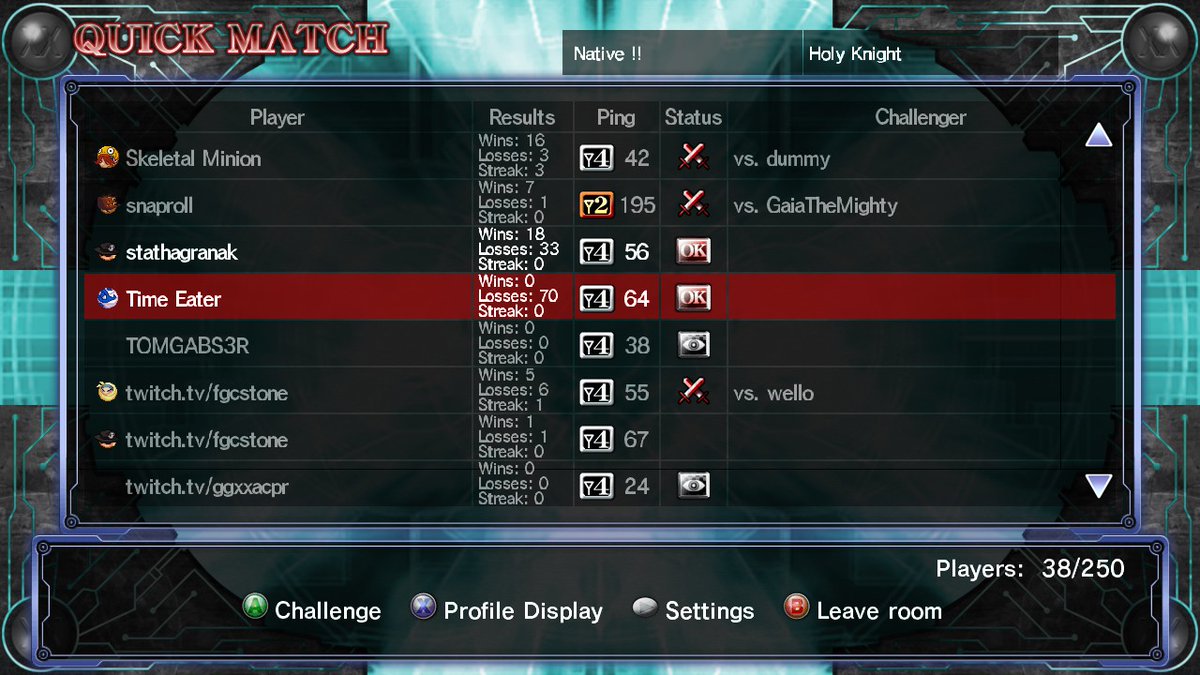Image resolution: width=1200 pixels, height=675 pixels.
Task: Select the Skeletal Minion player row
Action: tap(193, 158)
